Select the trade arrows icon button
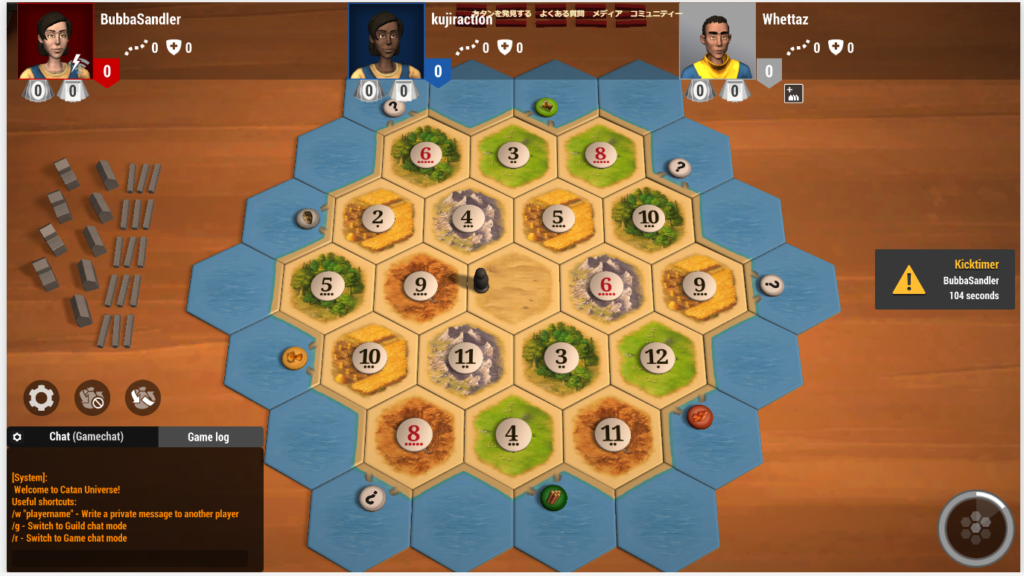The width and height of the screenshot is (1024, 576). click(x=143, y=398)
